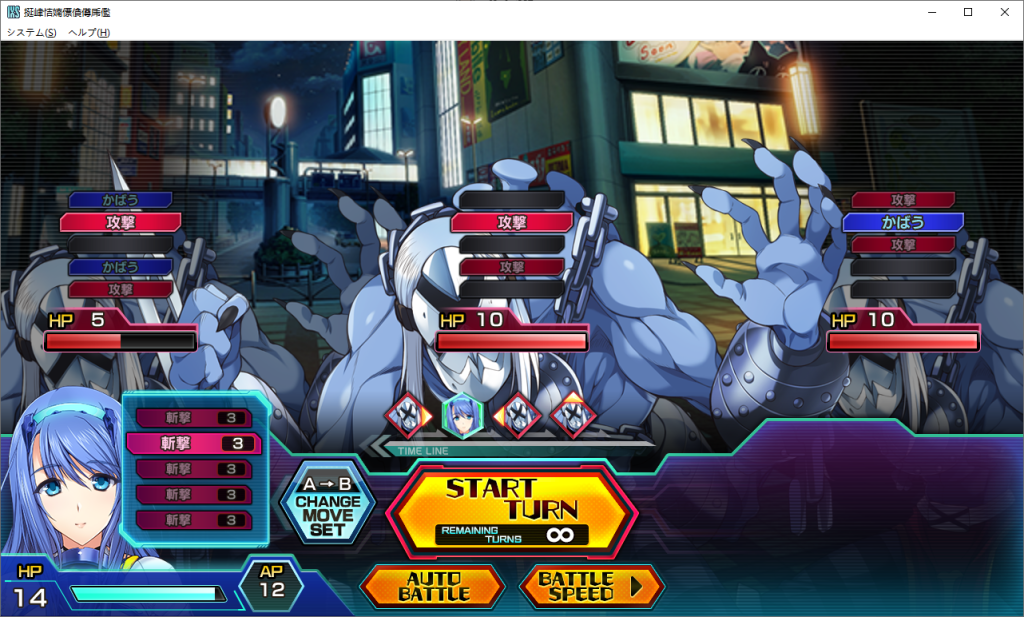Minimize the game window
1024x617 pixels.
tap(932, 12)
